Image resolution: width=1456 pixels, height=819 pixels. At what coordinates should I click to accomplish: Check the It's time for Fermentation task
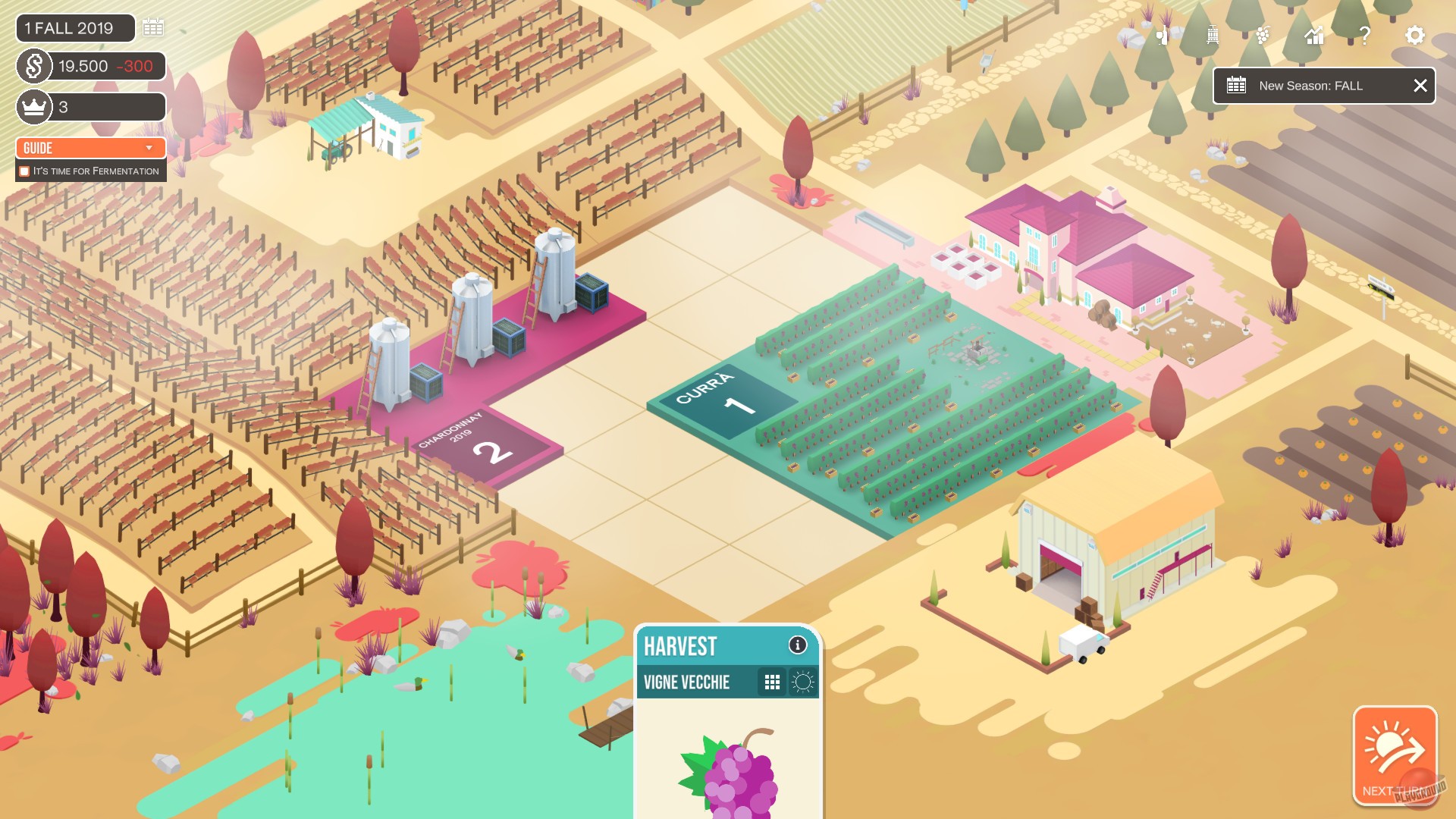tap(25, 171)
